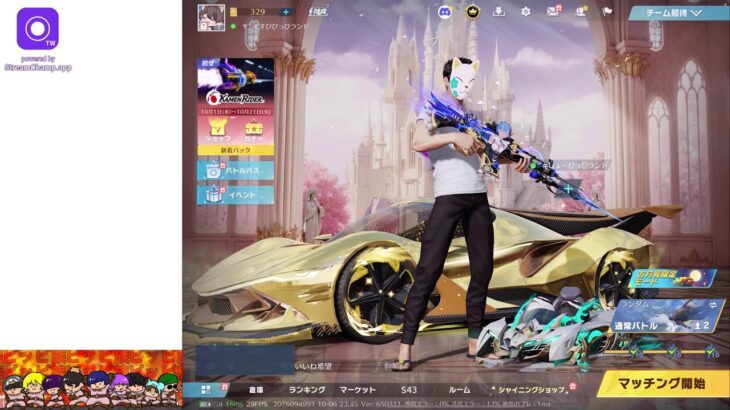Open the player profile avatar

pyautogui.click(x=211, y=17)
